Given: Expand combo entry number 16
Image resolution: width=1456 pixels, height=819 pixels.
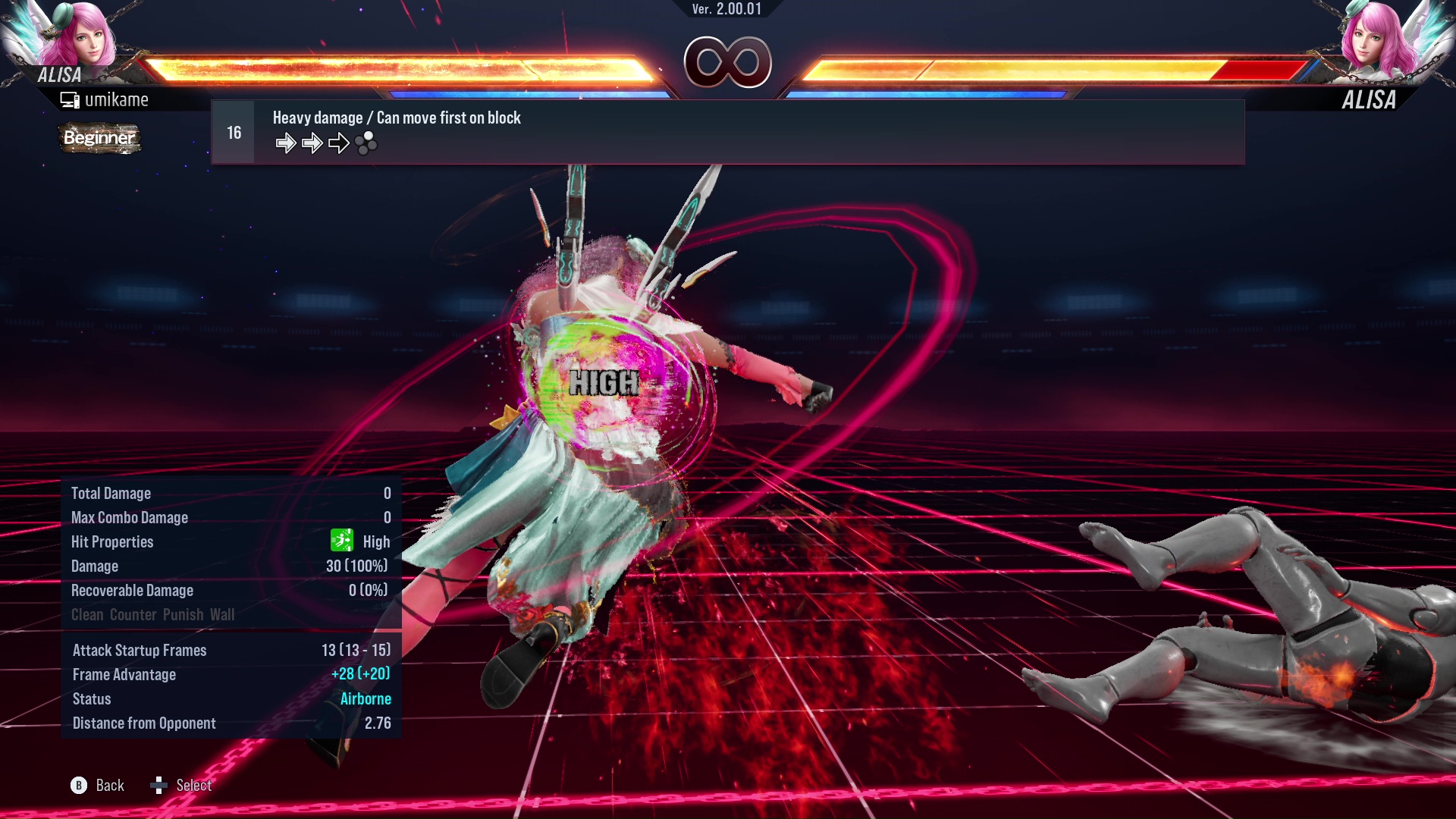Looking at the screenshot, I should pos(233,131).
